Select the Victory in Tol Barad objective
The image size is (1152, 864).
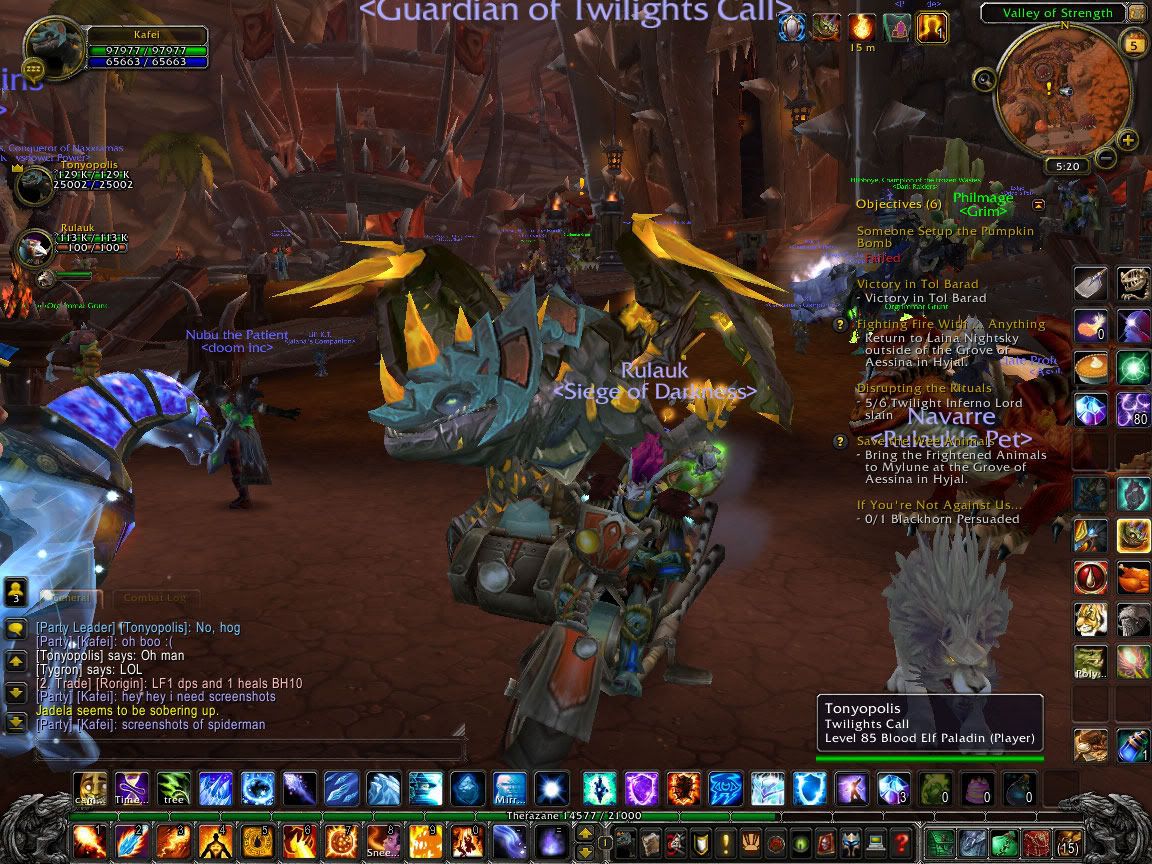tap(917, 284)
